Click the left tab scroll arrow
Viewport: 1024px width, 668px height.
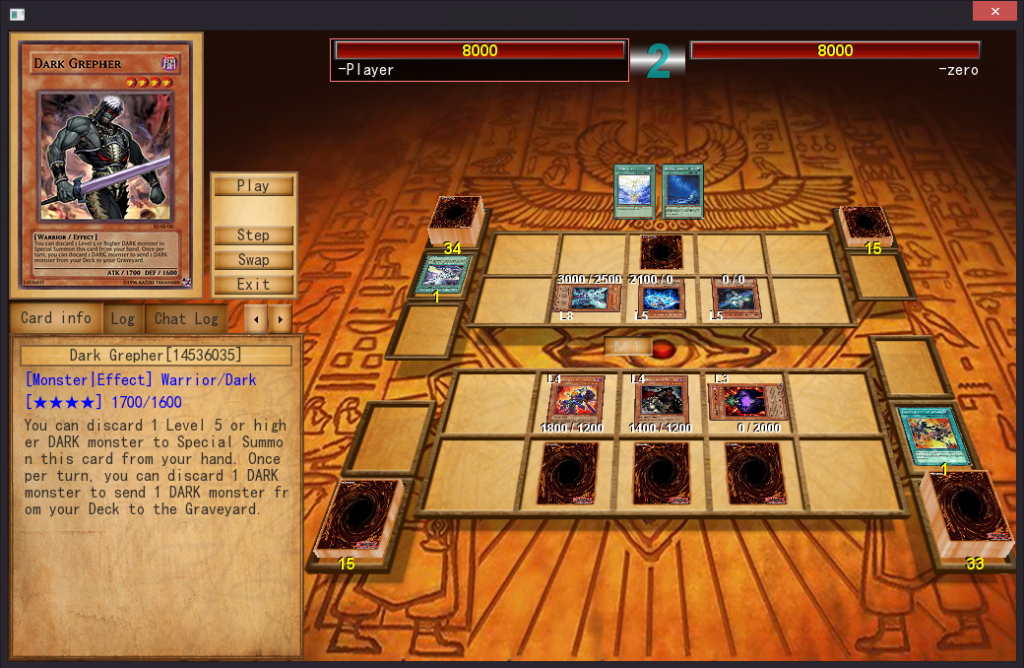pos(257,319)
